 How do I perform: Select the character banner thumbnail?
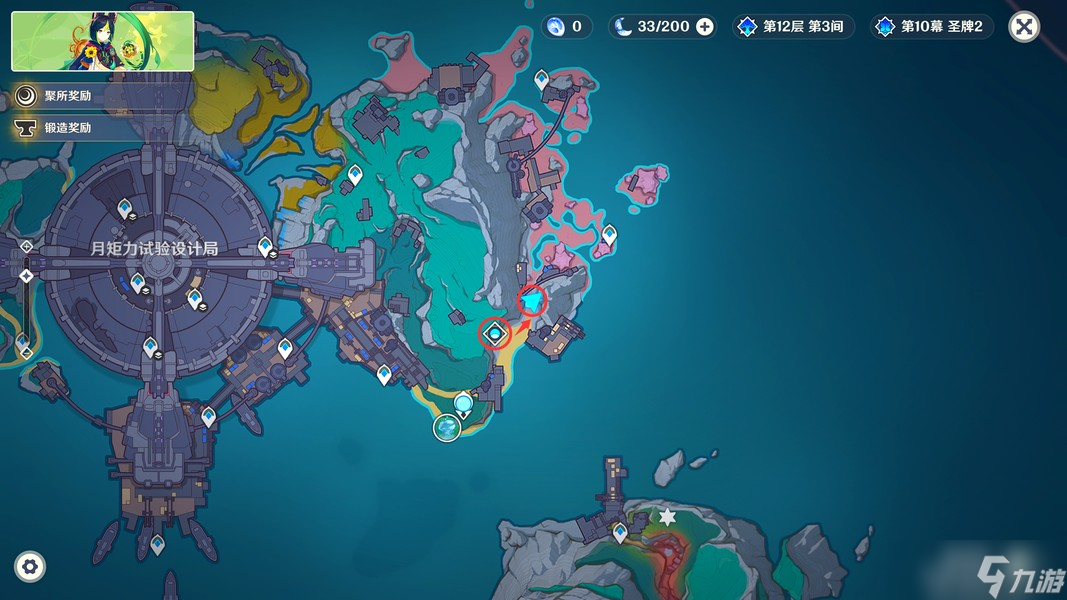tap(103, 41)
